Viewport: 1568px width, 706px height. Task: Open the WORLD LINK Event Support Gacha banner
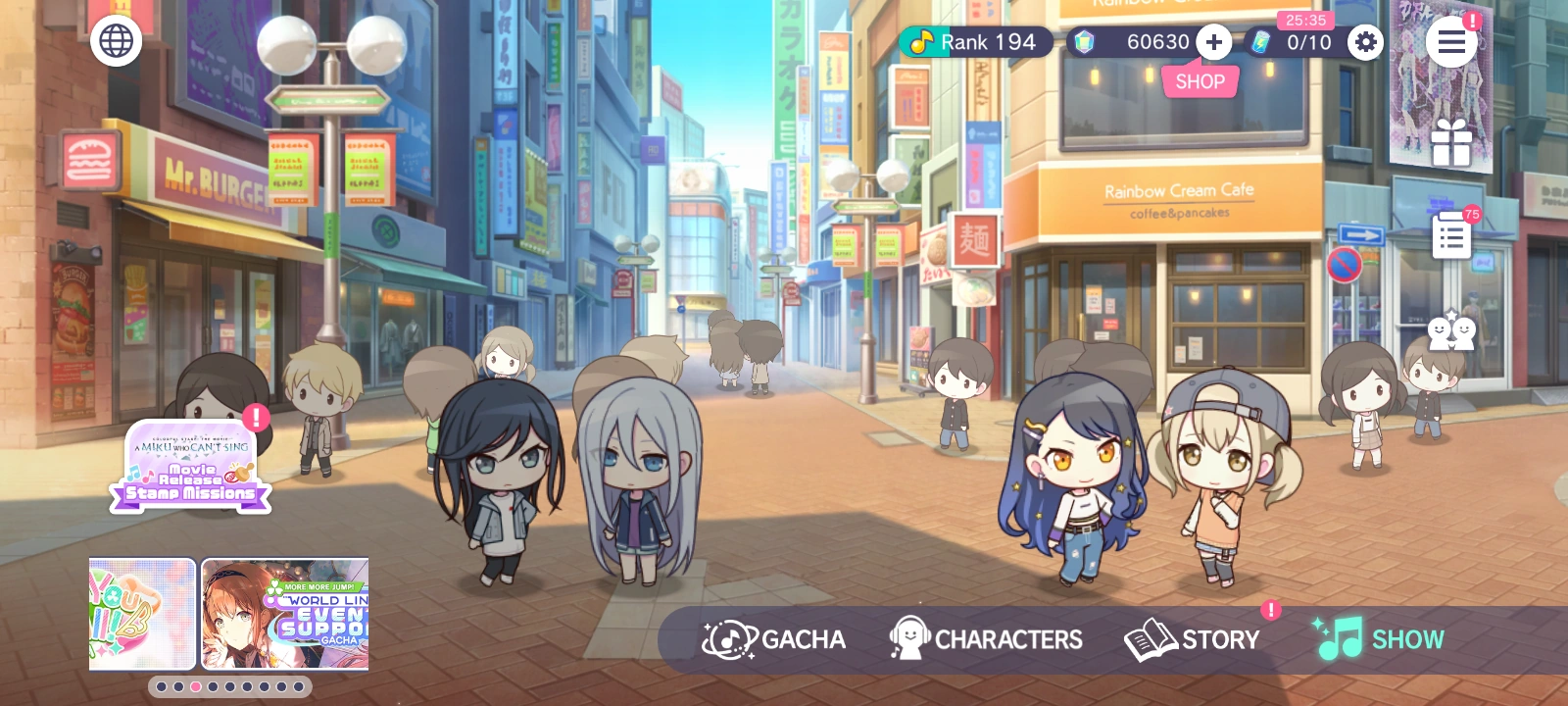[286, 615]
